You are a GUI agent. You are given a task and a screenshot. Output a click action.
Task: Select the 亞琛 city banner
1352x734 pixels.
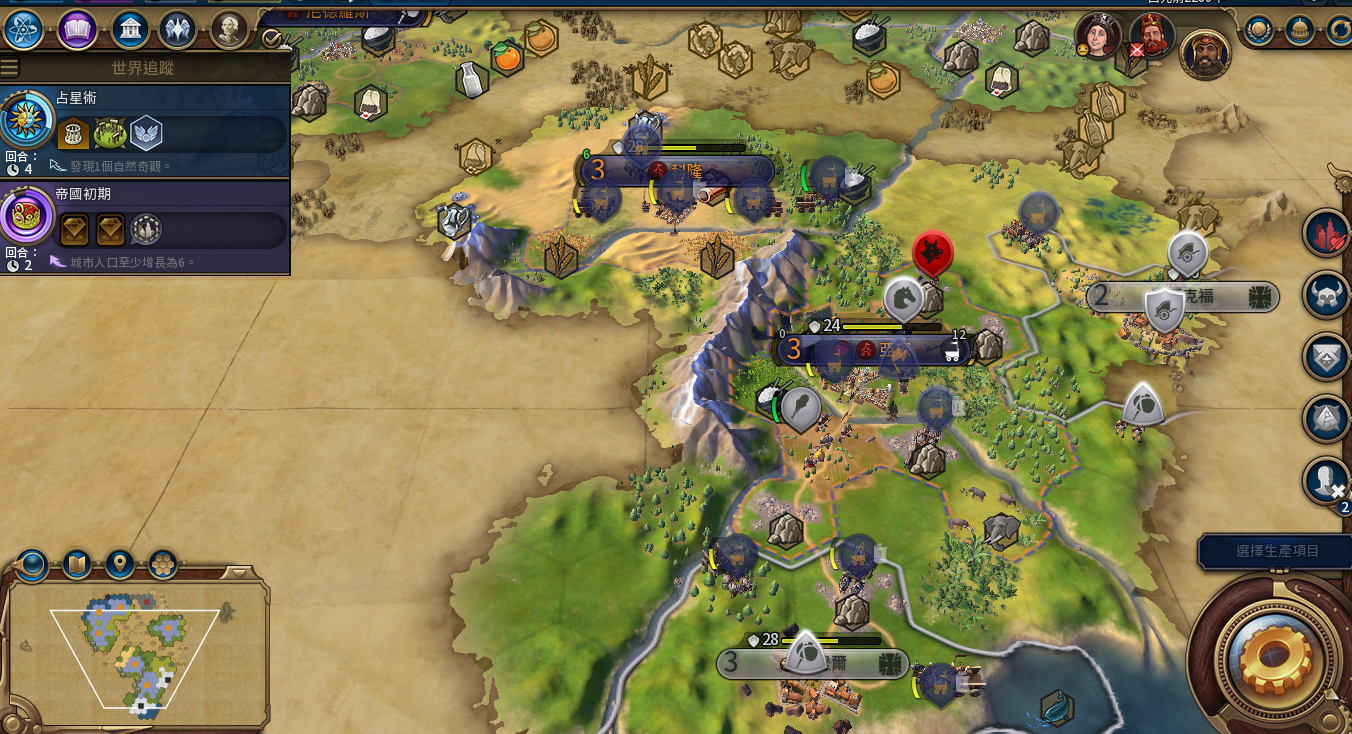(870, 350)
